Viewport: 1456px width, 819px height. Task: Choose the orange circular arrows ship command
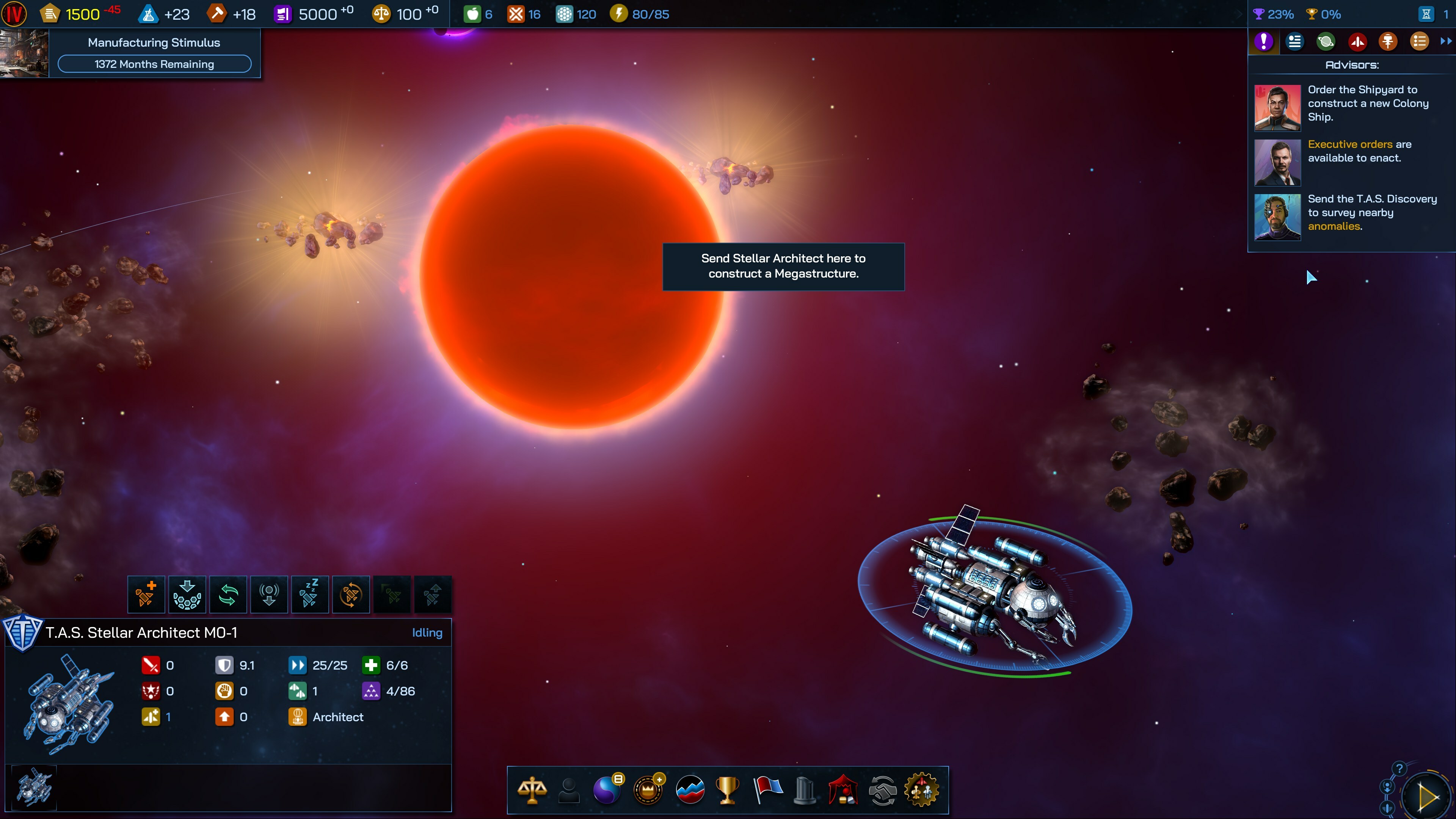(x=350, y=594)
